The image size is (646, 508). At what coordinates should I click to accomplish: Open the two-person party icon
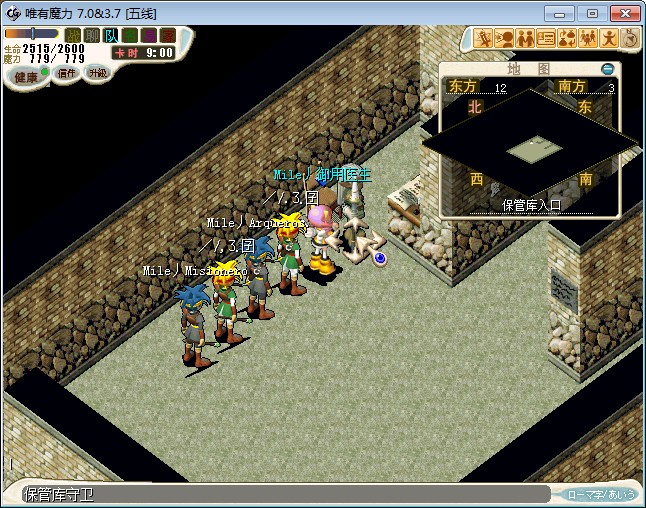[x=525, y=39]
